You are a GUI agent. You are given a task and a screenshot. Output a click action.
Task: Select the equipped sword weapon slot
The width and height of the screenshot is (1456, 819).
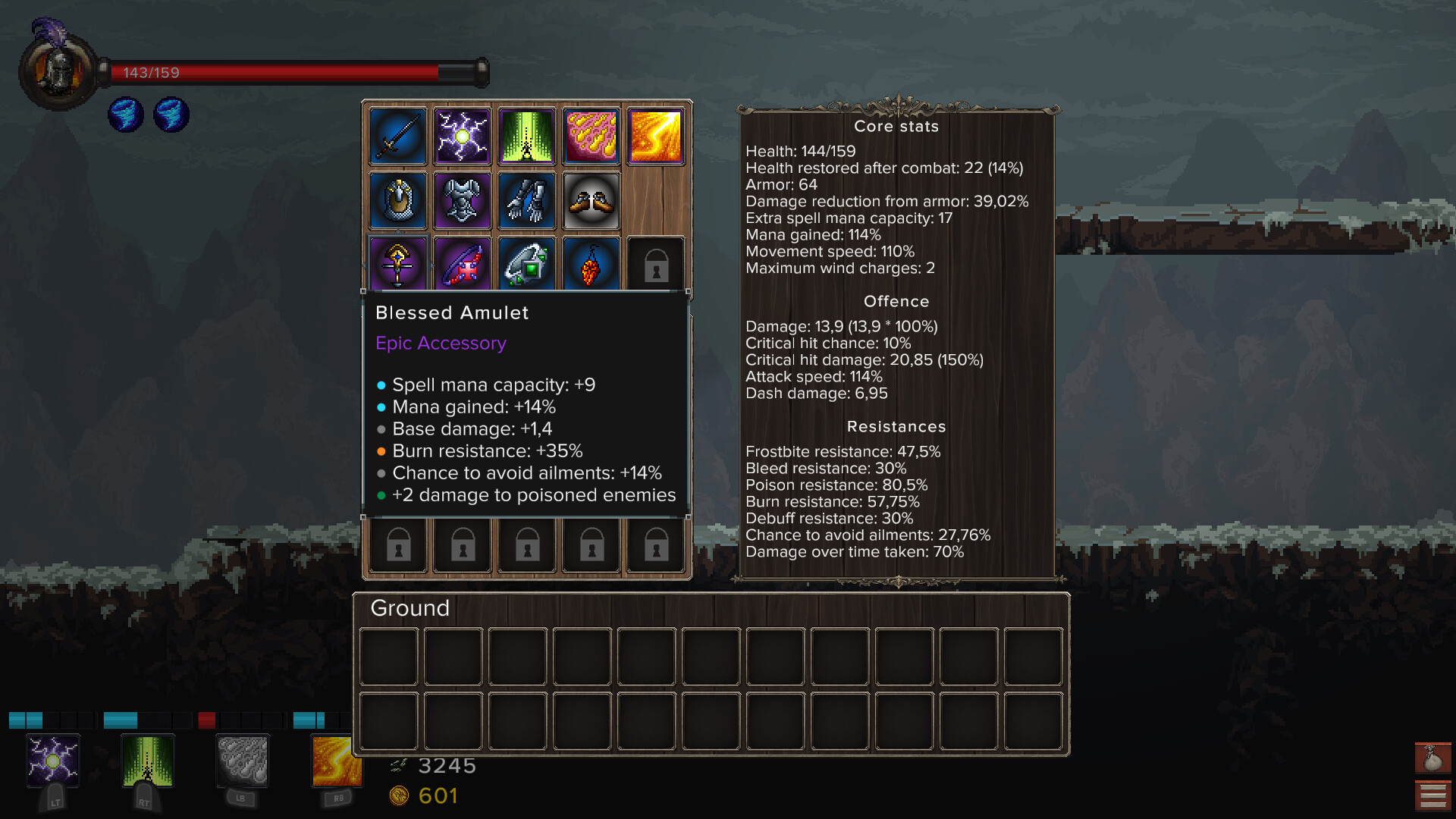[x=397, y=136]
